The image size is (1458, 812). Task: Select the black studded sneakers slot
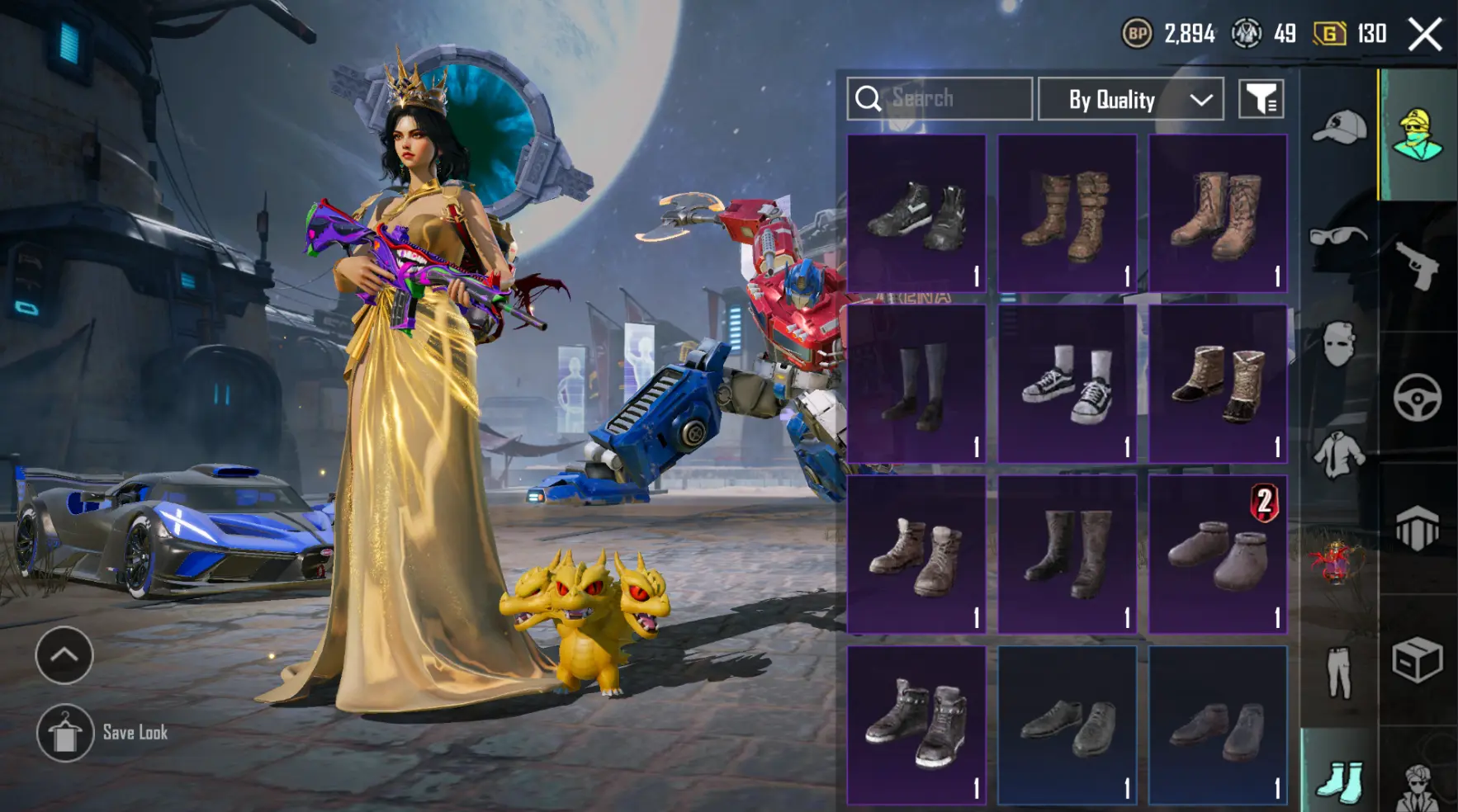916,725
